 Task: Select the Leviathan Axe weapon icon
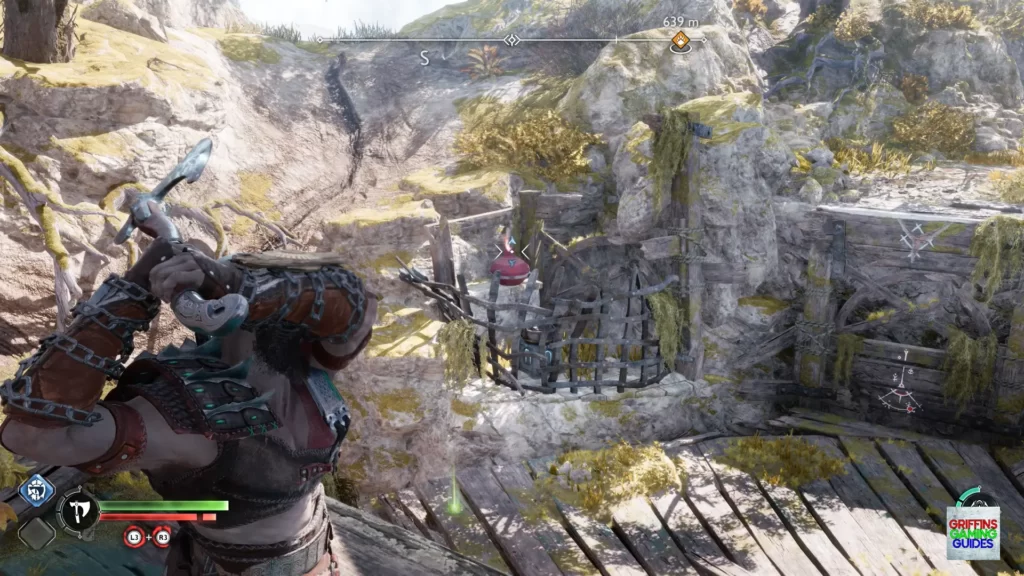click(76, 511)
